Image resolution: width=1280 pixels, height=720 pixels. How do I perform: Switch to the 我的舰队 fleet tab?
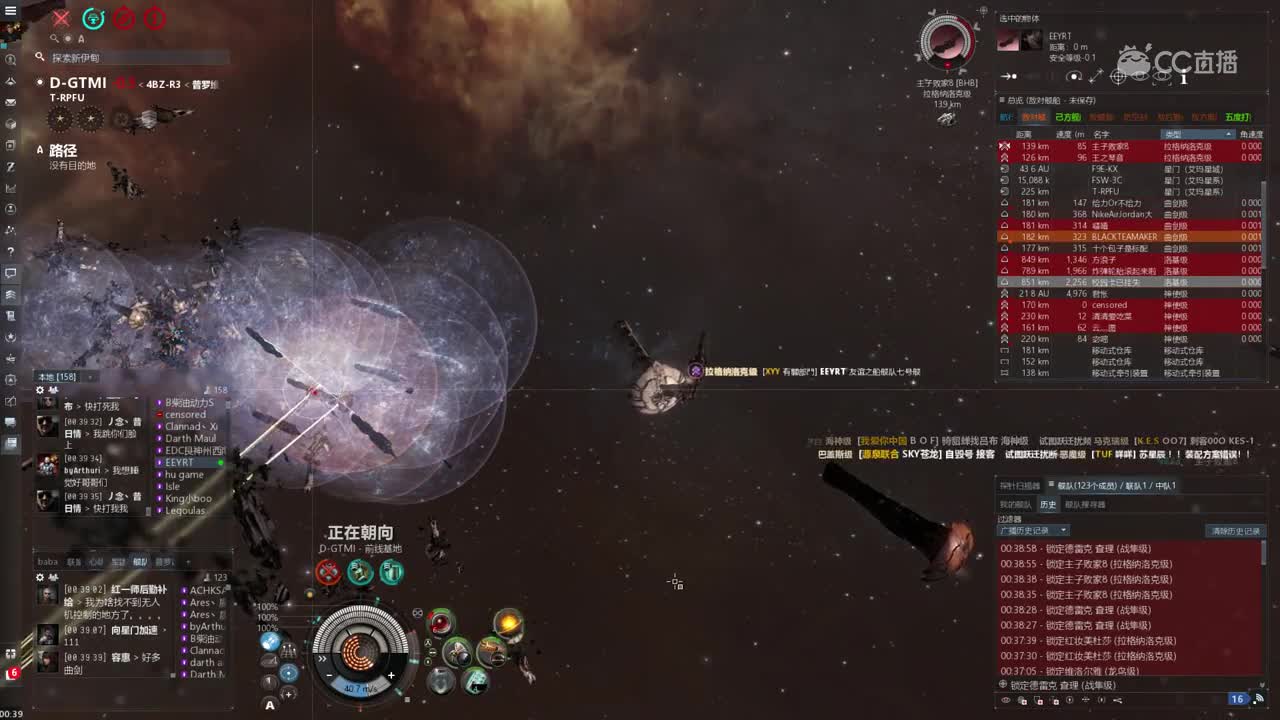(x=1015, y=505)
